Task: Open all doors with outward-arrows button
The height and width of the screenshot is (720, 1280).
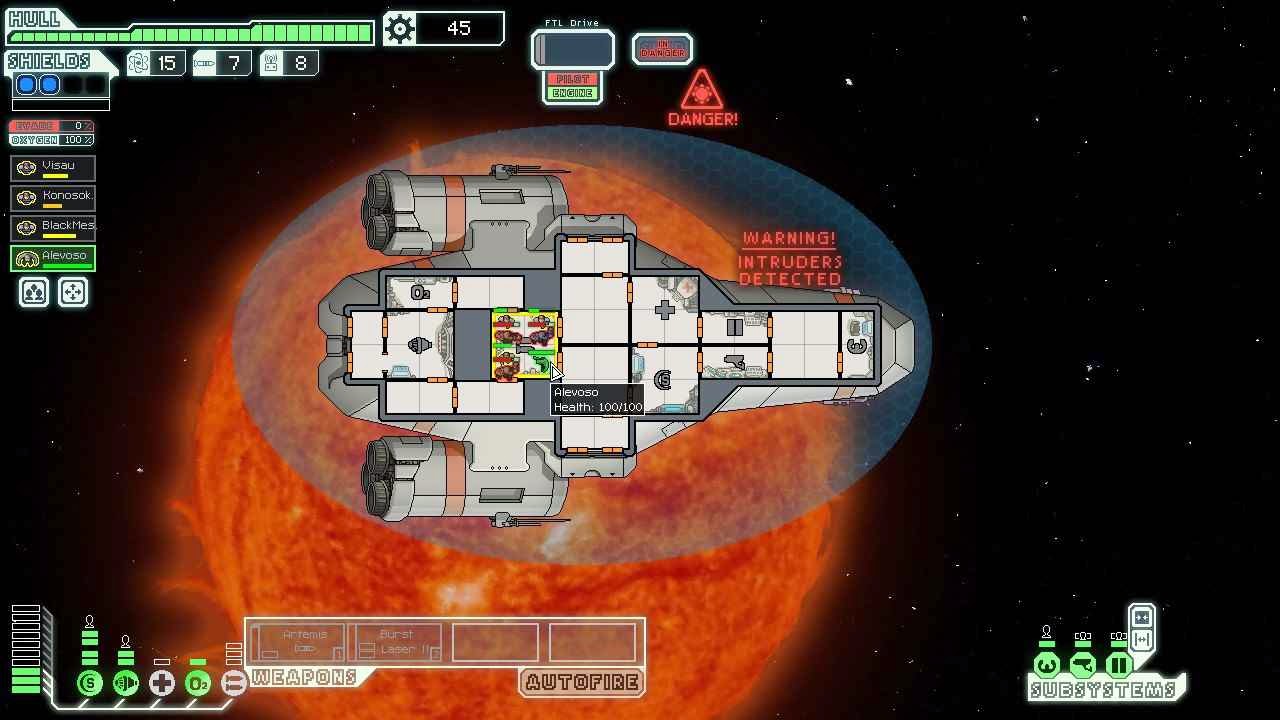Action: click(x=1142, y=639)
